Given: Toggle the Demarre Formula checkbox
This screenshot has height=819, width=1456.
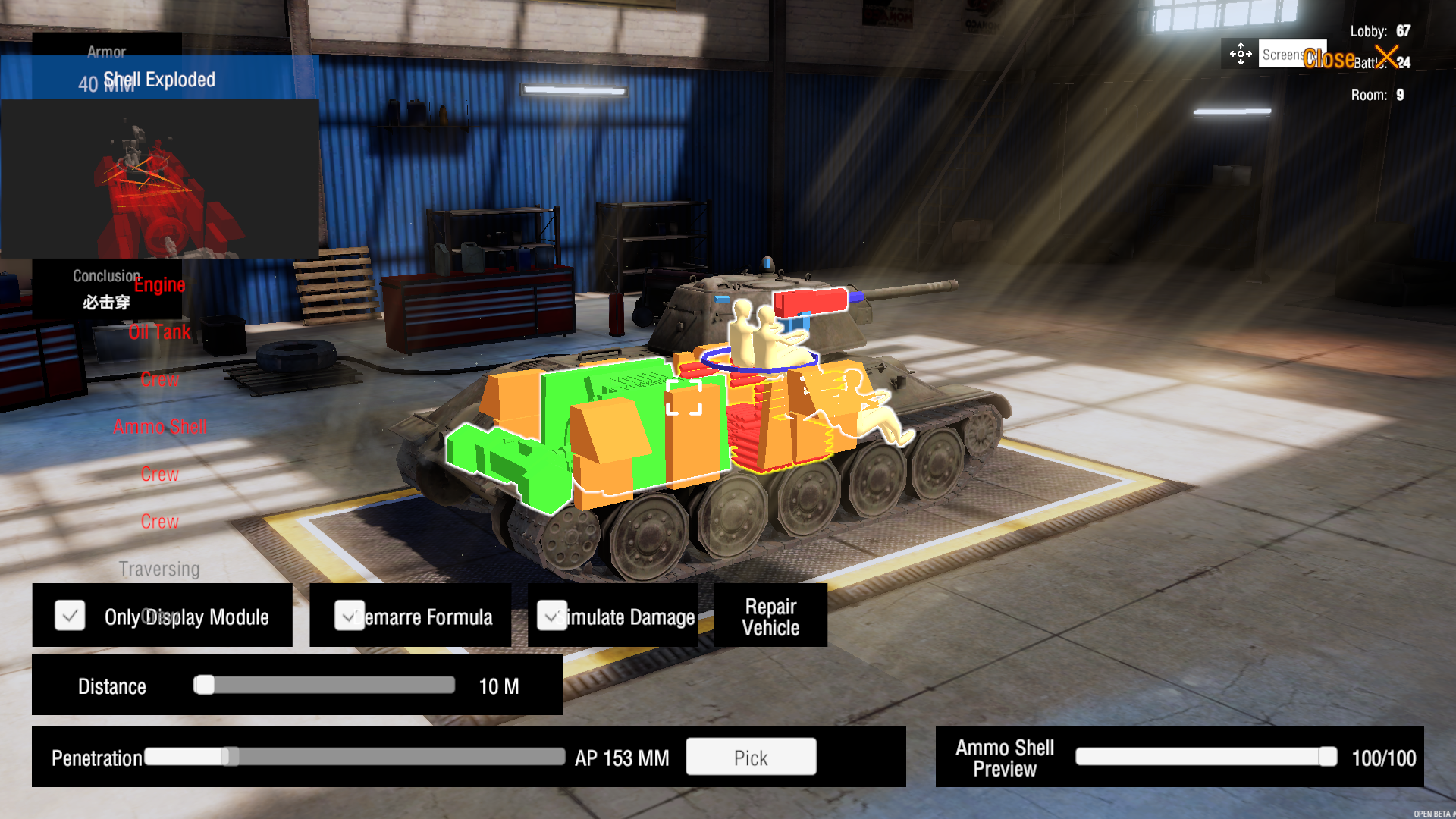Looking at the screenshot, I should pos(349,616).
